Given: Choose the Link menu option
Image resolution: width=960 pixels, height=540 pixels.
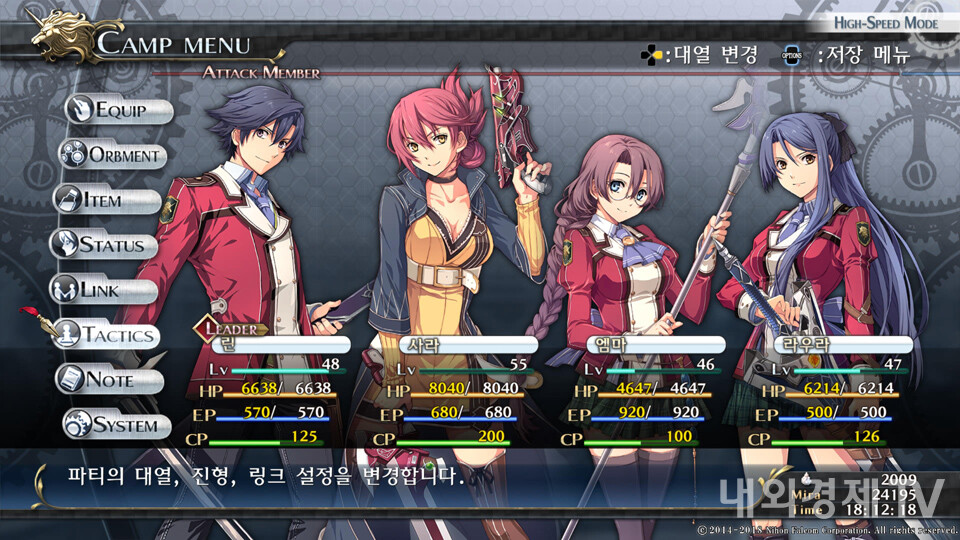Looking at the screenshot, I should 105,290.
